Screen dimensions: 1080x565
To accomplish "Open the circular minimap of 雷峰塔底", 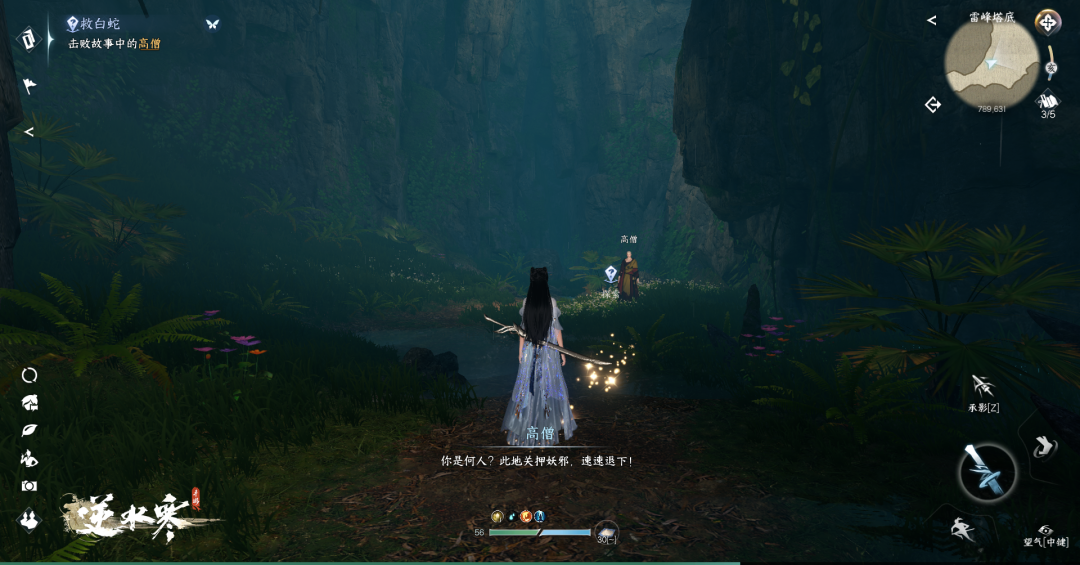I will [x=991, y=64].
